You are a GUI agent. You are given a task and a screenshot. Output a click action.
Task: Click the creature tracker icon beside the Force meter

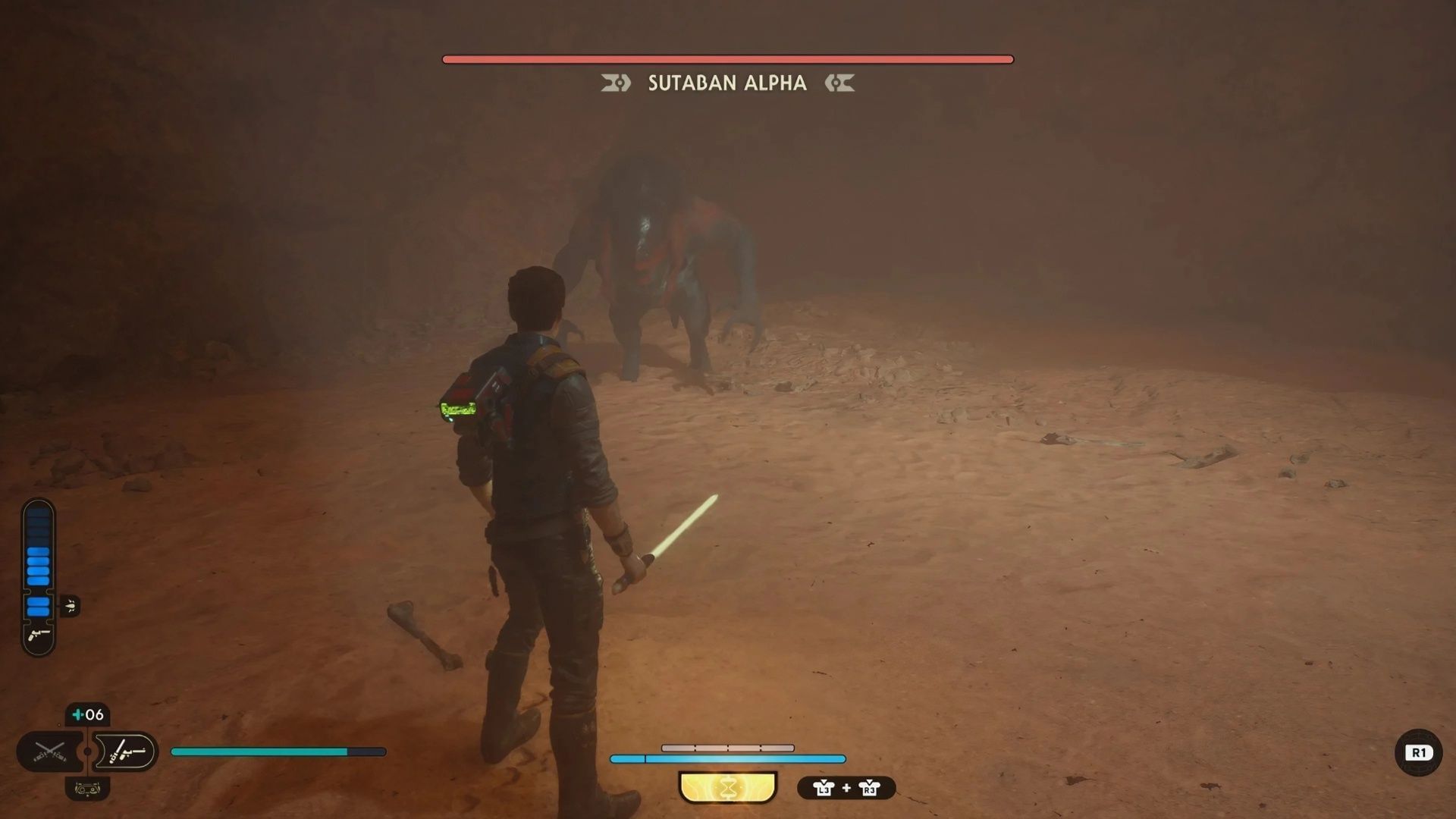point(70,606)
